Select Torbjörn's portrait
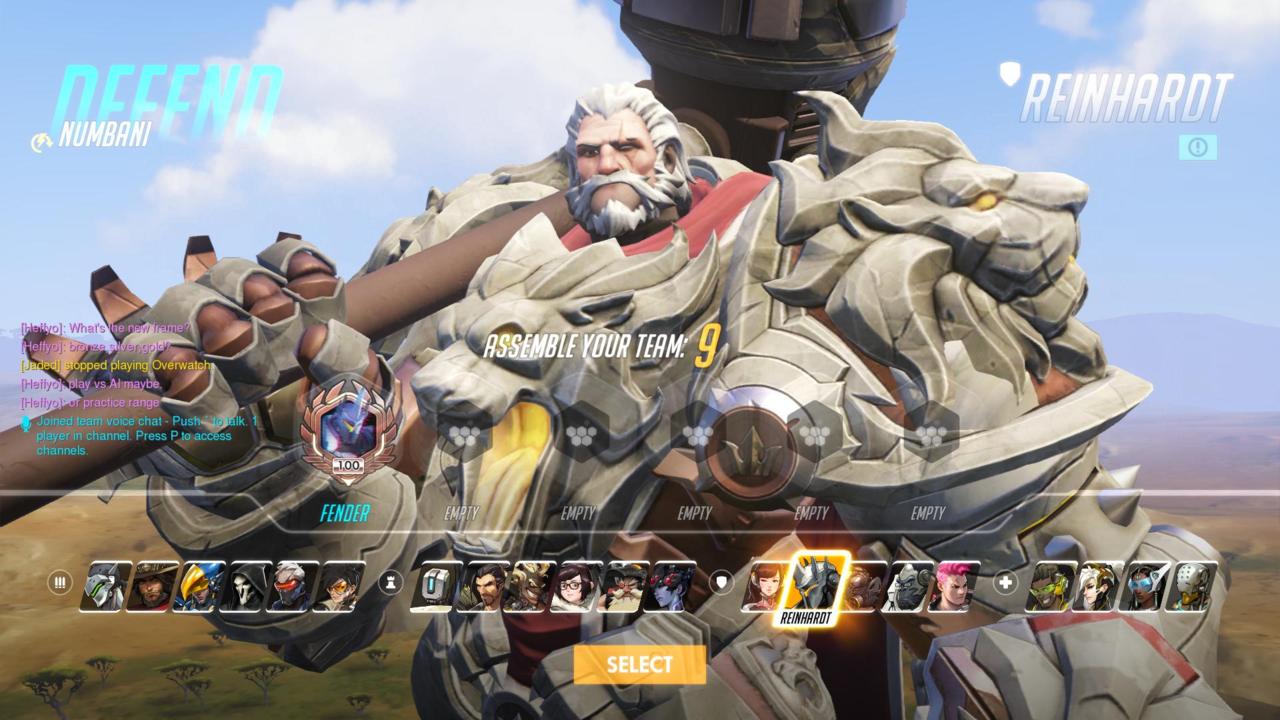 (x=622, y=587)
